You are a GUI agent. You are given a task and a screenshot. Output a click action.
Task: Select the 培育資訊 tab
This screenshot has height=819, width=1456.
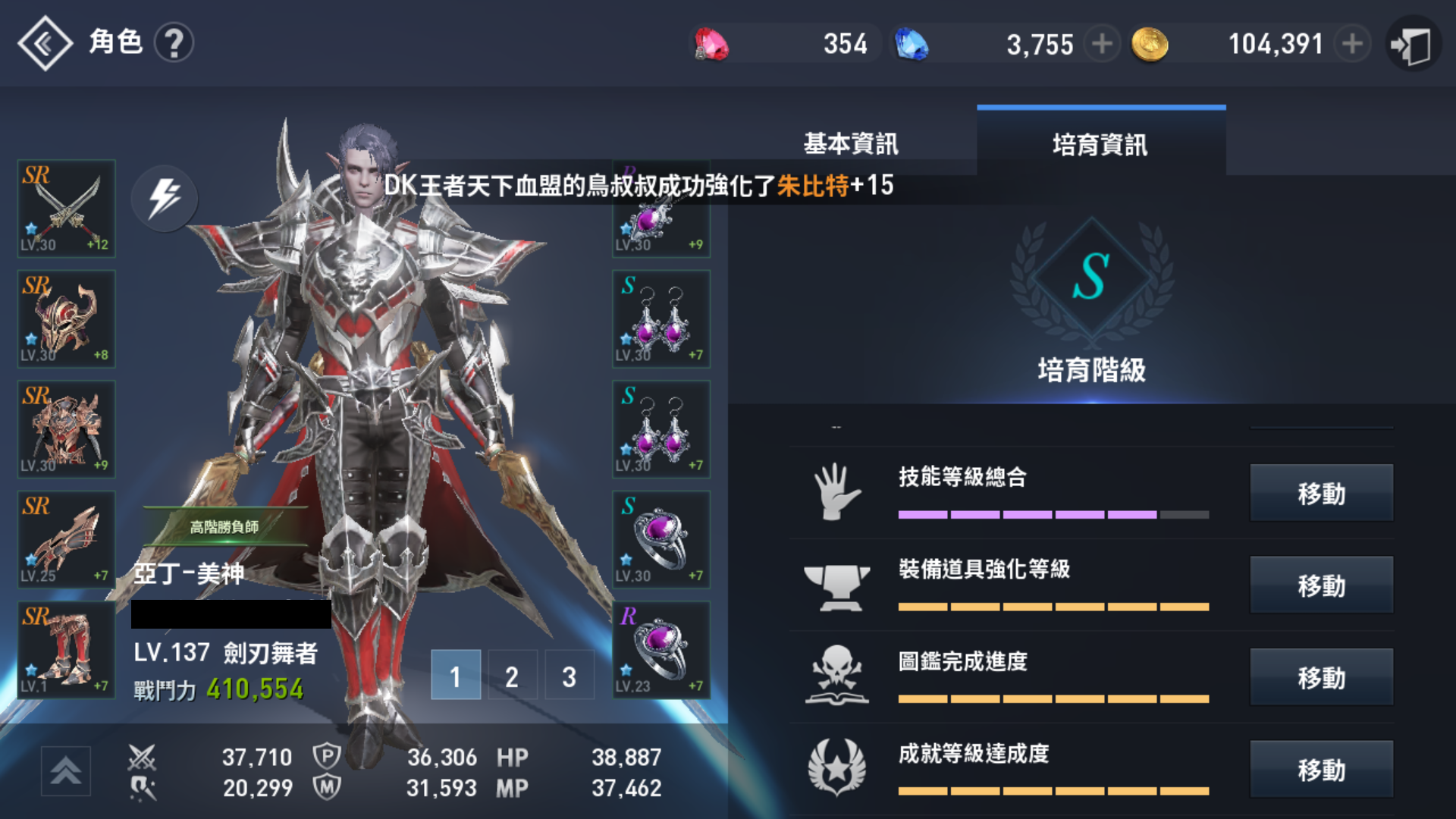point(1100,144)
